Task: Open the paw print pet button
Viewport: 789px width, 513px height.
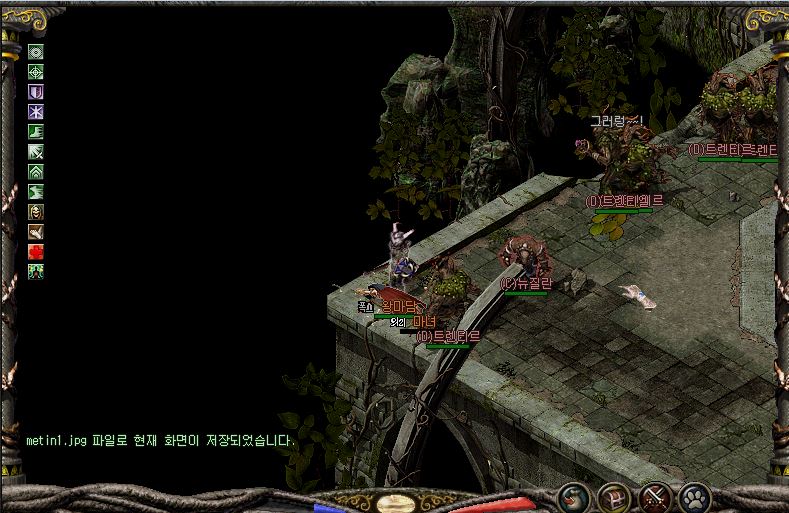Action: click(x=694, y=496)
